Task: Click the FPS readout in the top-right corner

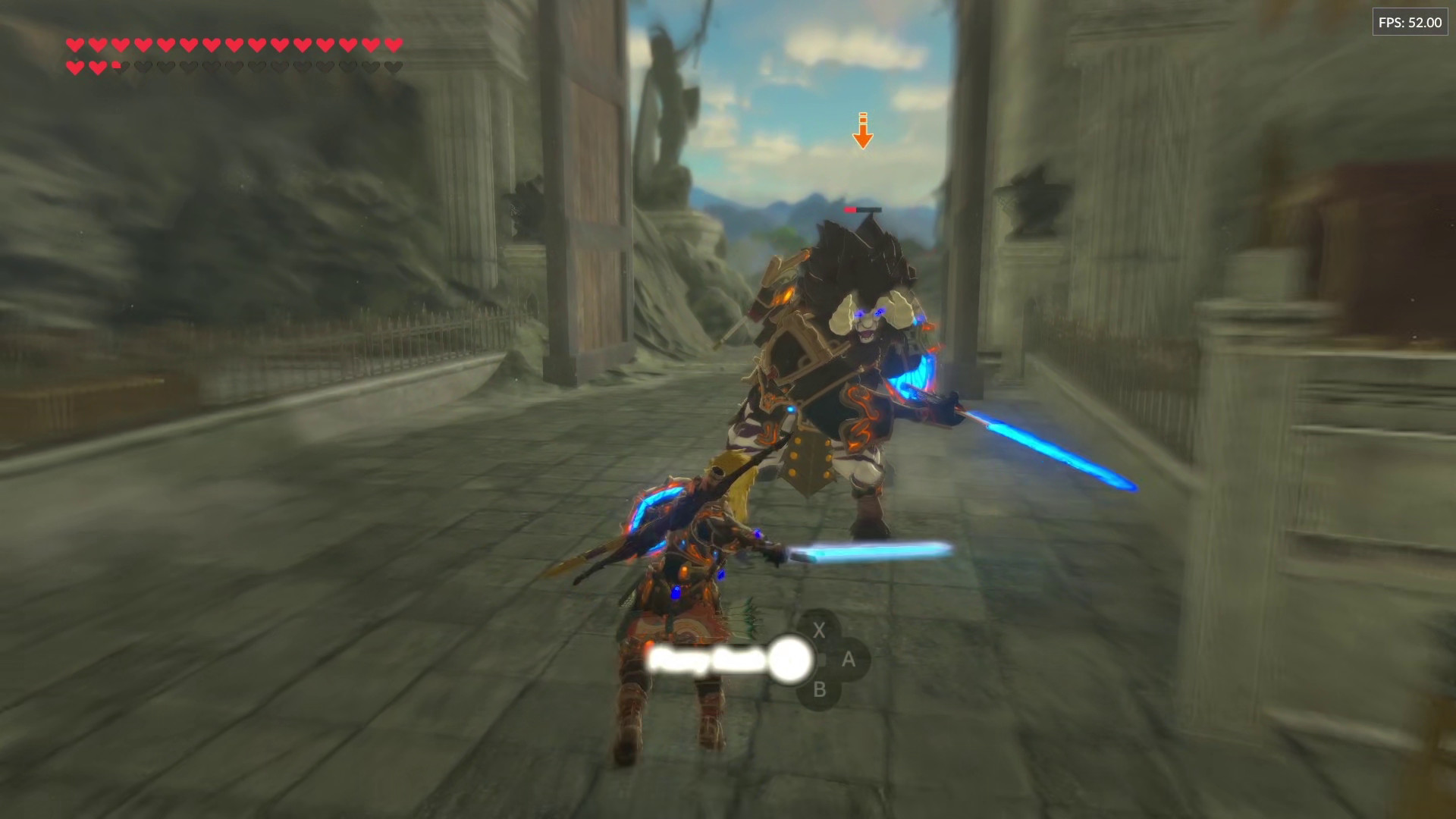Action: [x=1410, y=22]
